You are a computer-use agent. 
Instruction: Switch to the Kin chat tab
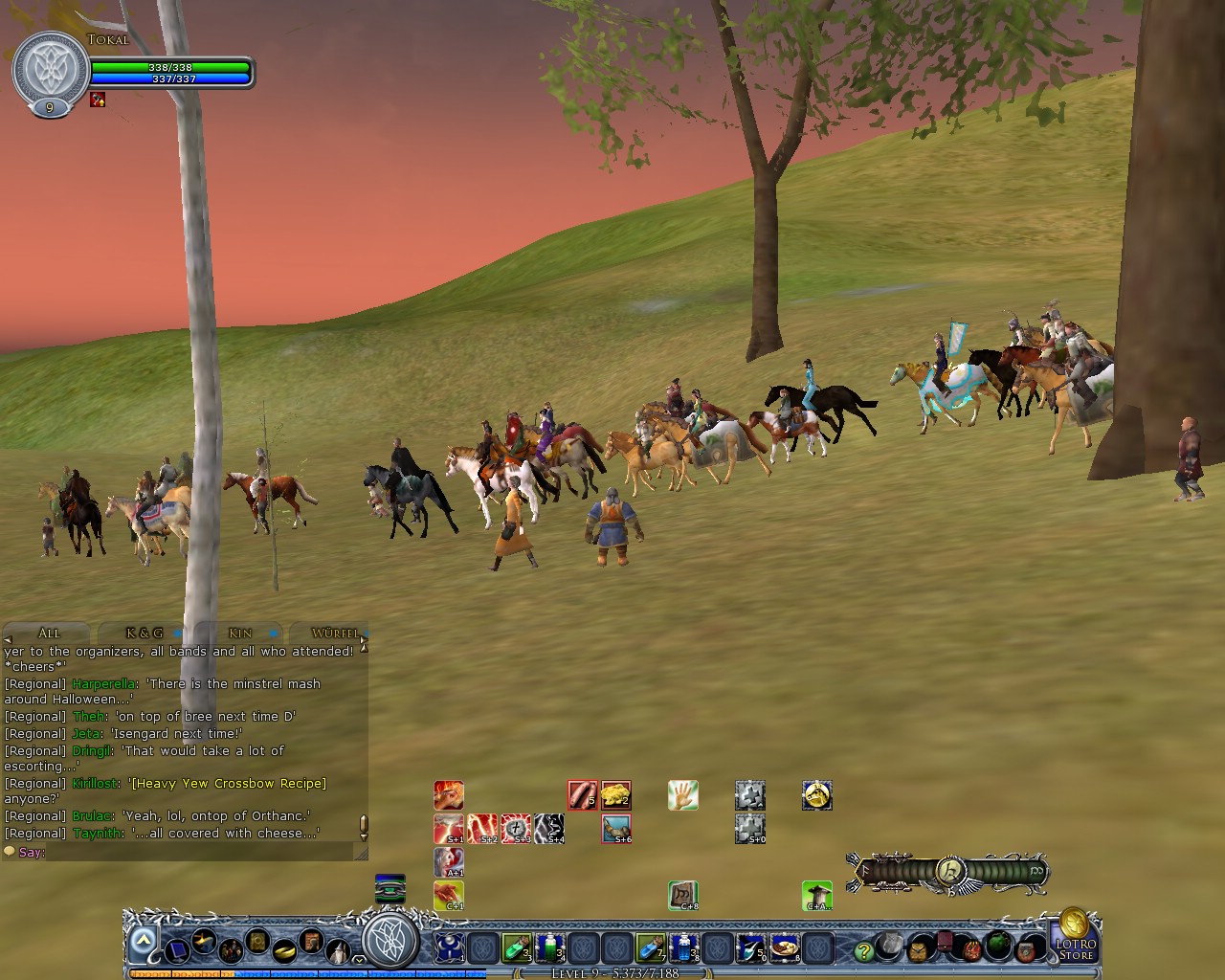pyautogui.click(x=239, y=634)
